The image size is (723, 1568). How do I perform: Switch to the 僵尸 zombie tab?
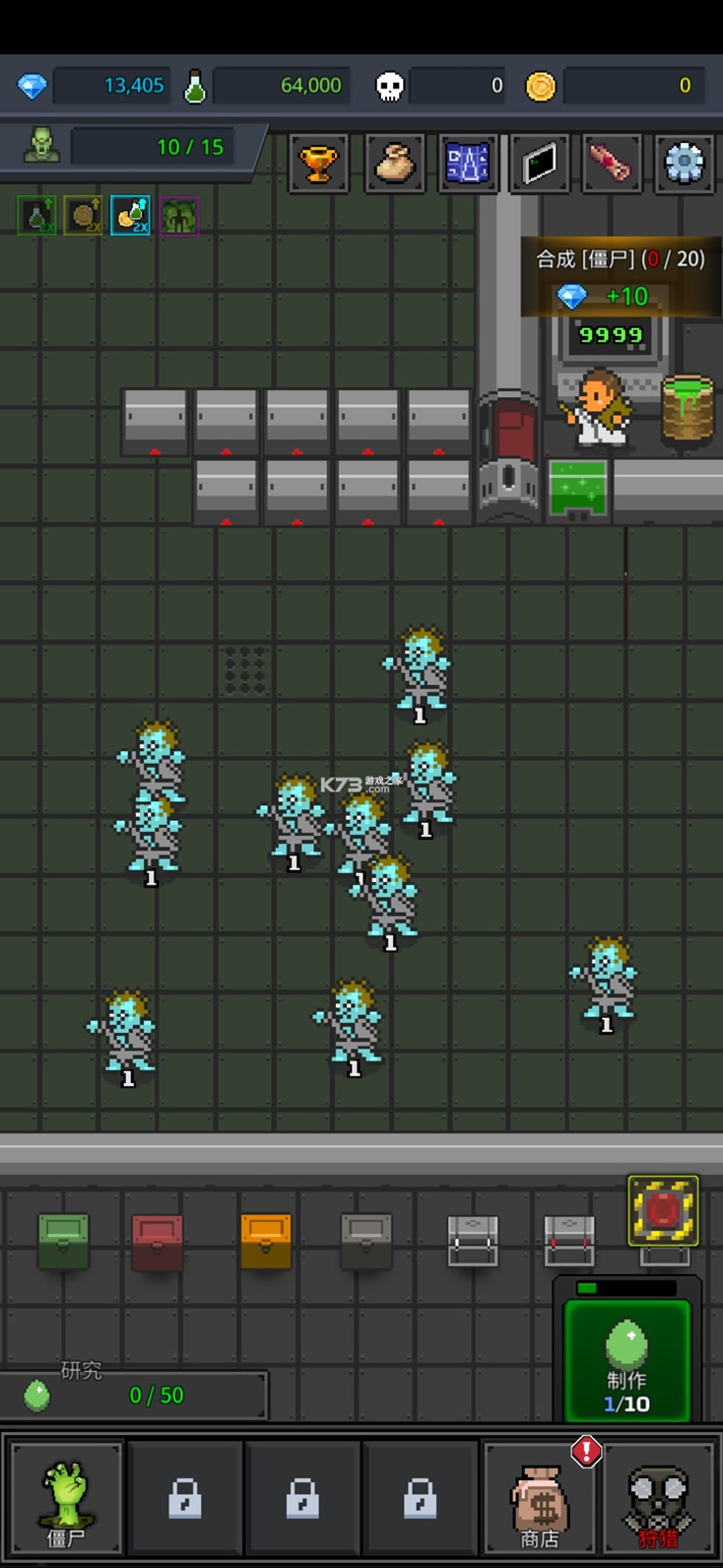coord(66,1496)
